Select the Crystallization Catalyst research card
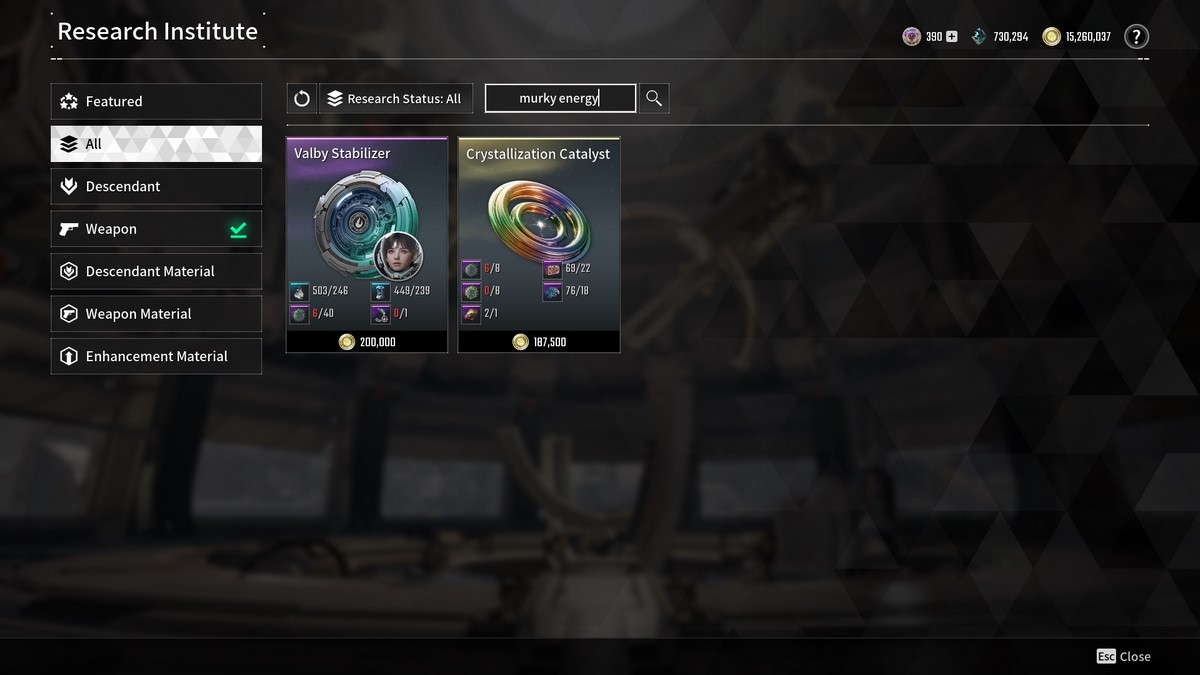The height and width of the screenshot is (675, 1200). [539, 245]
